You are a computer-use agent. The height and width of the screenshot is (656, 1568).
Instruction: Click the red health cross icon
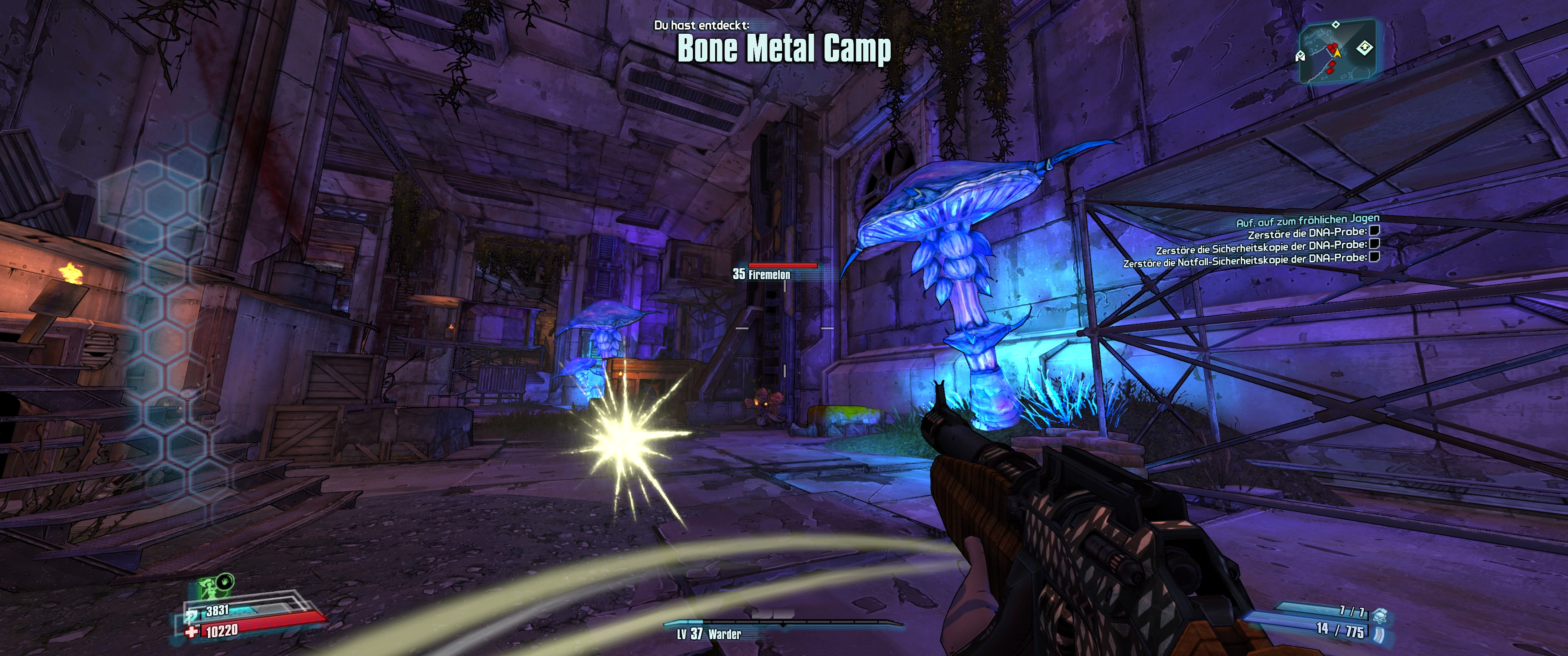192,632
